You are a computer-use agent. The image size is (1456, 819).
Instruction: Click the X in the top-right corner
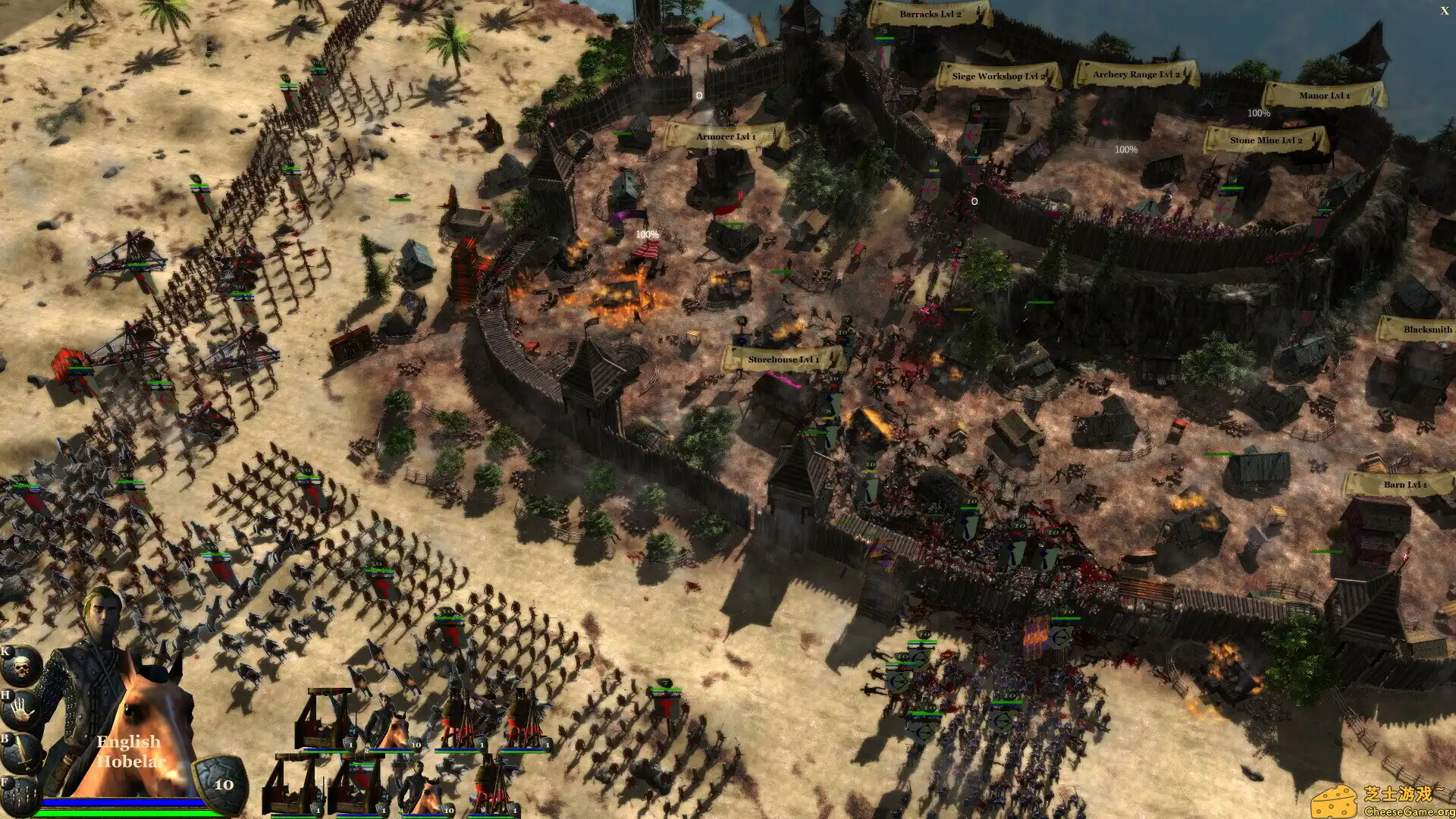(1445, 11)
